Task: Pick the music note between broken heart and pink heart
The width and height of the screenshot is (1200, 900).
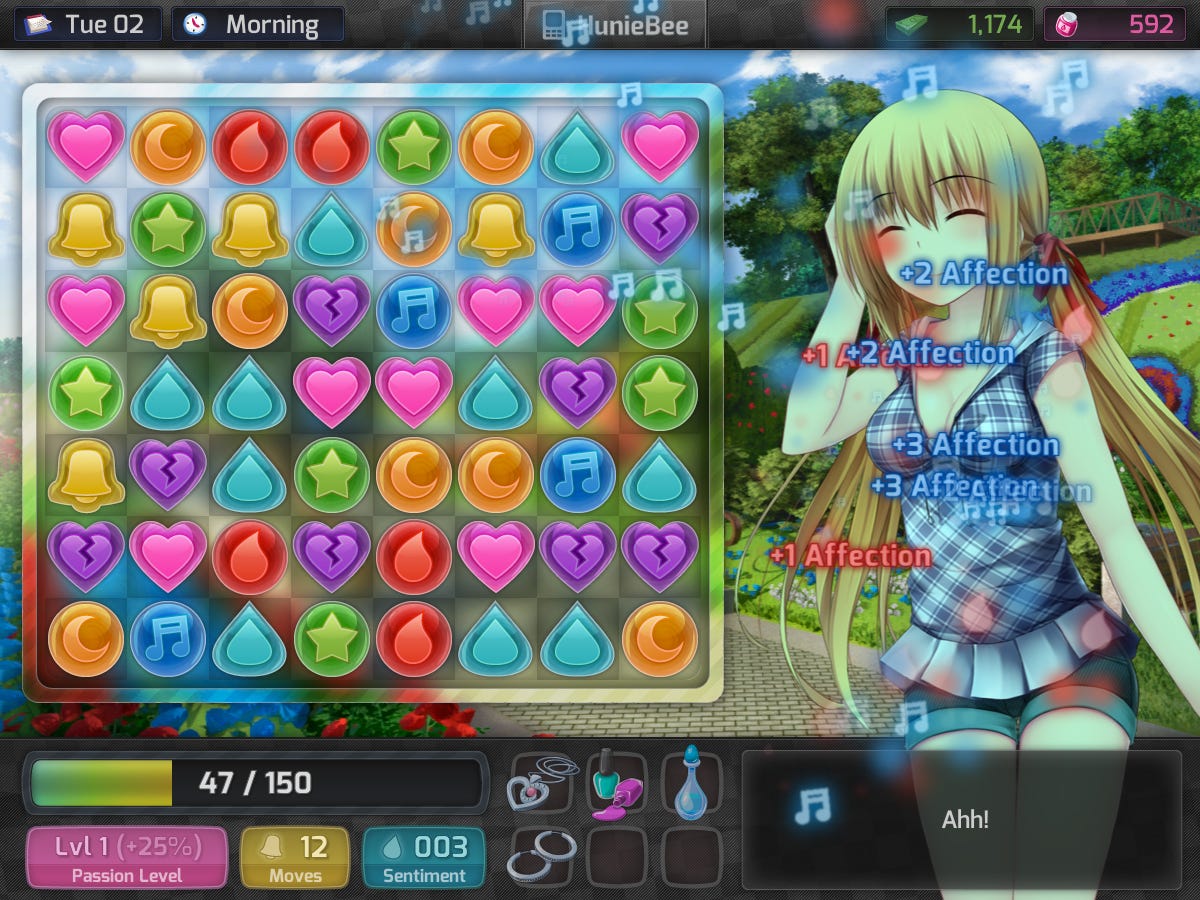Action: click(x=414, y=311)
